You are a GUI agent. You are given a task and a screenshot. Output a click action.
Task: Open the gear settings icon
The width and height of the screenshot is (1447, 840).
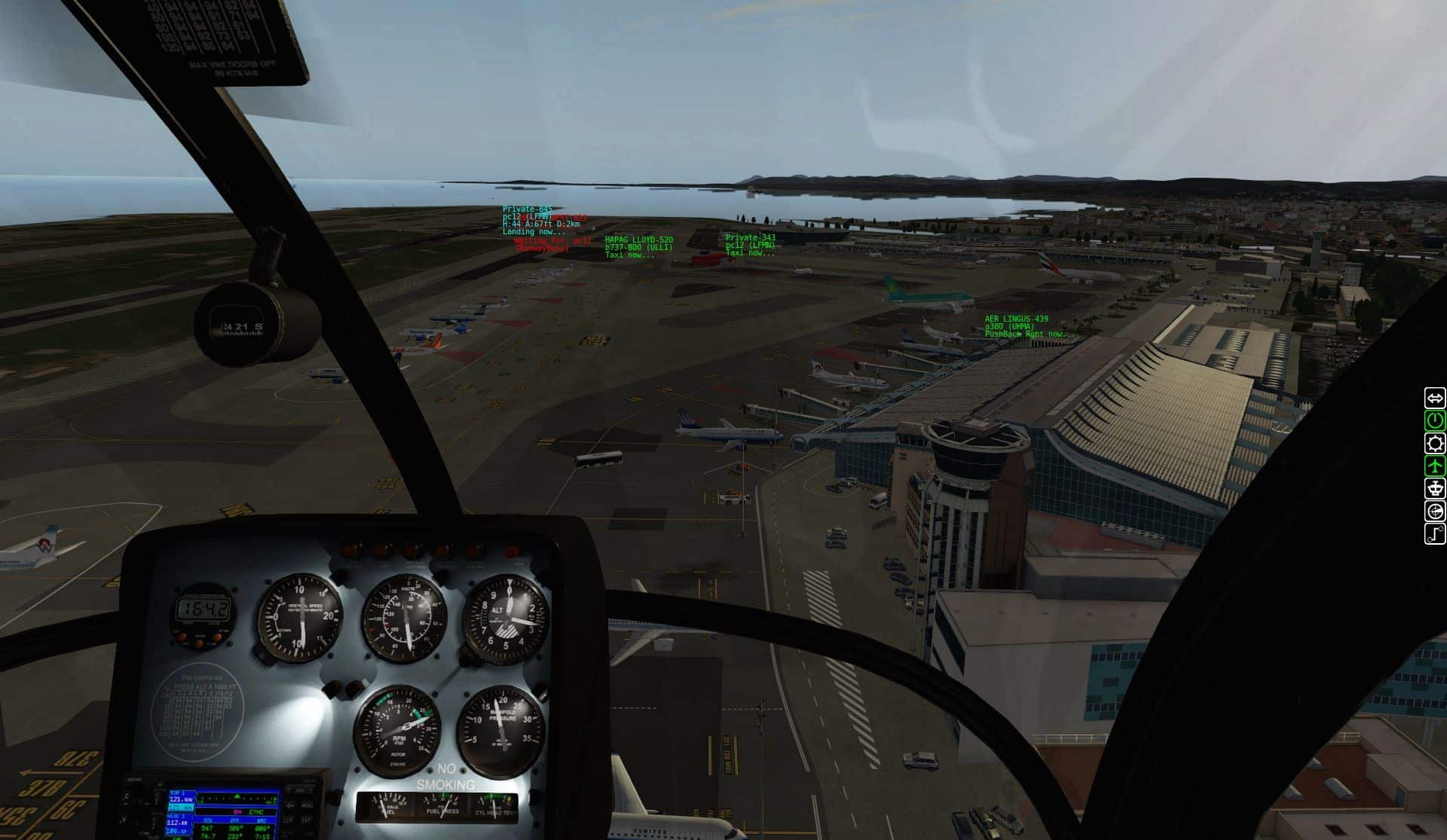click(1434, 443)
